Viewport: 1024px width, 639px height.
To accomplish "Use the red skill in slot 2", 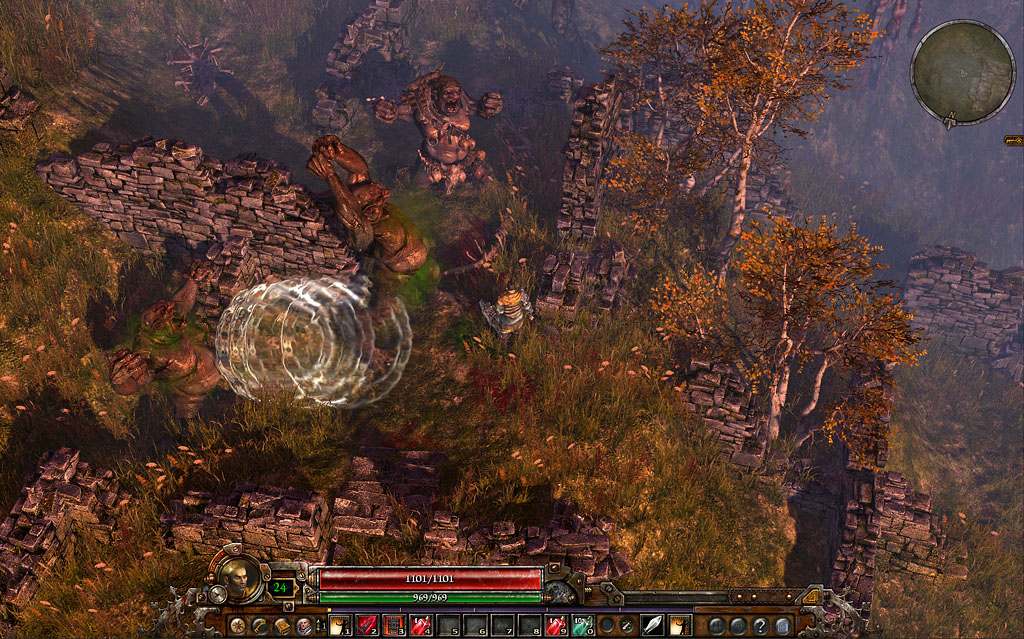I will [x=367, y=626].
